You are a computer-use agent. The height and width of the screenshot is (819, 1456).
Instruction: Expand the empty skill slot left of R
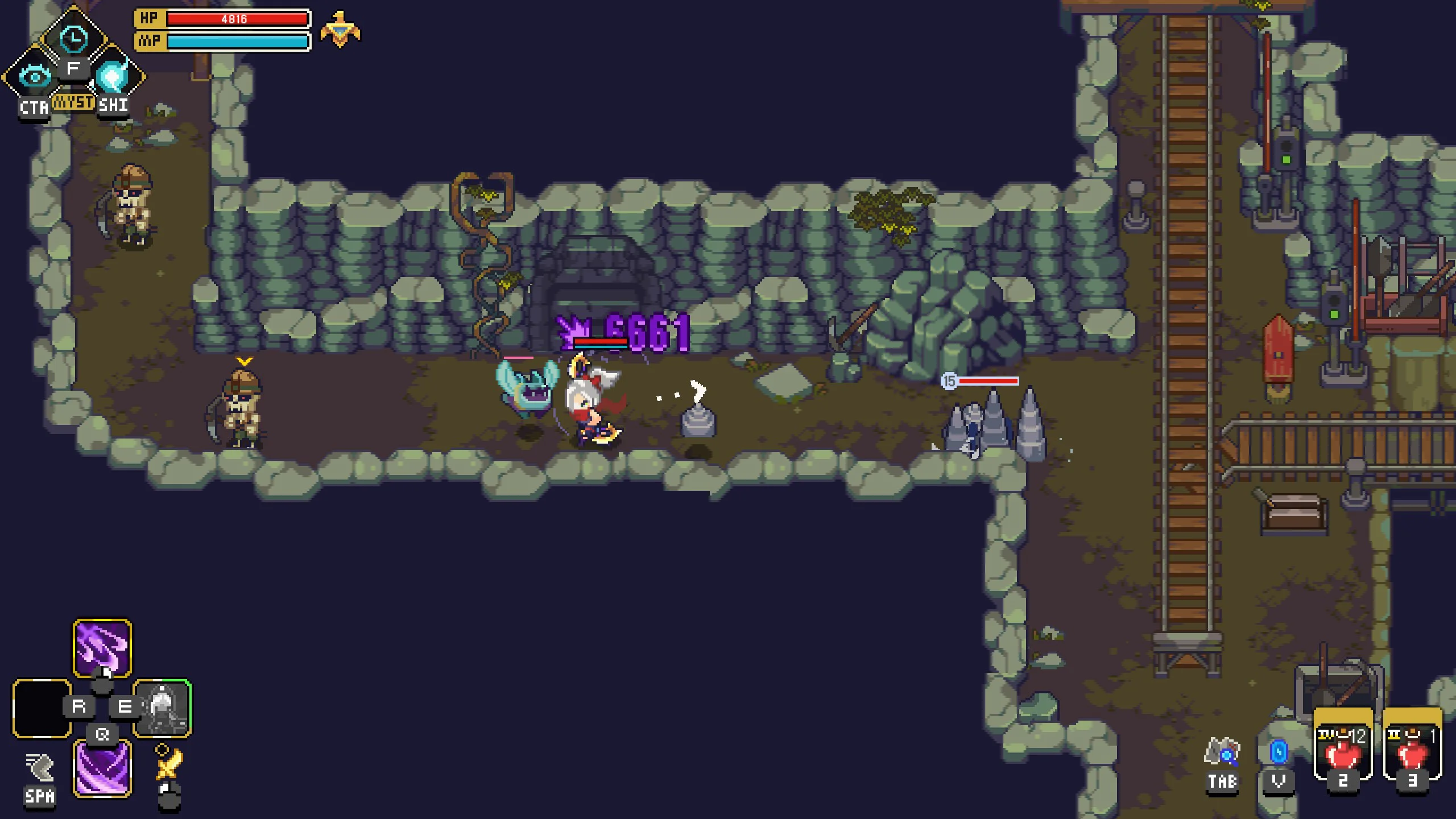[x=40, y=708]
